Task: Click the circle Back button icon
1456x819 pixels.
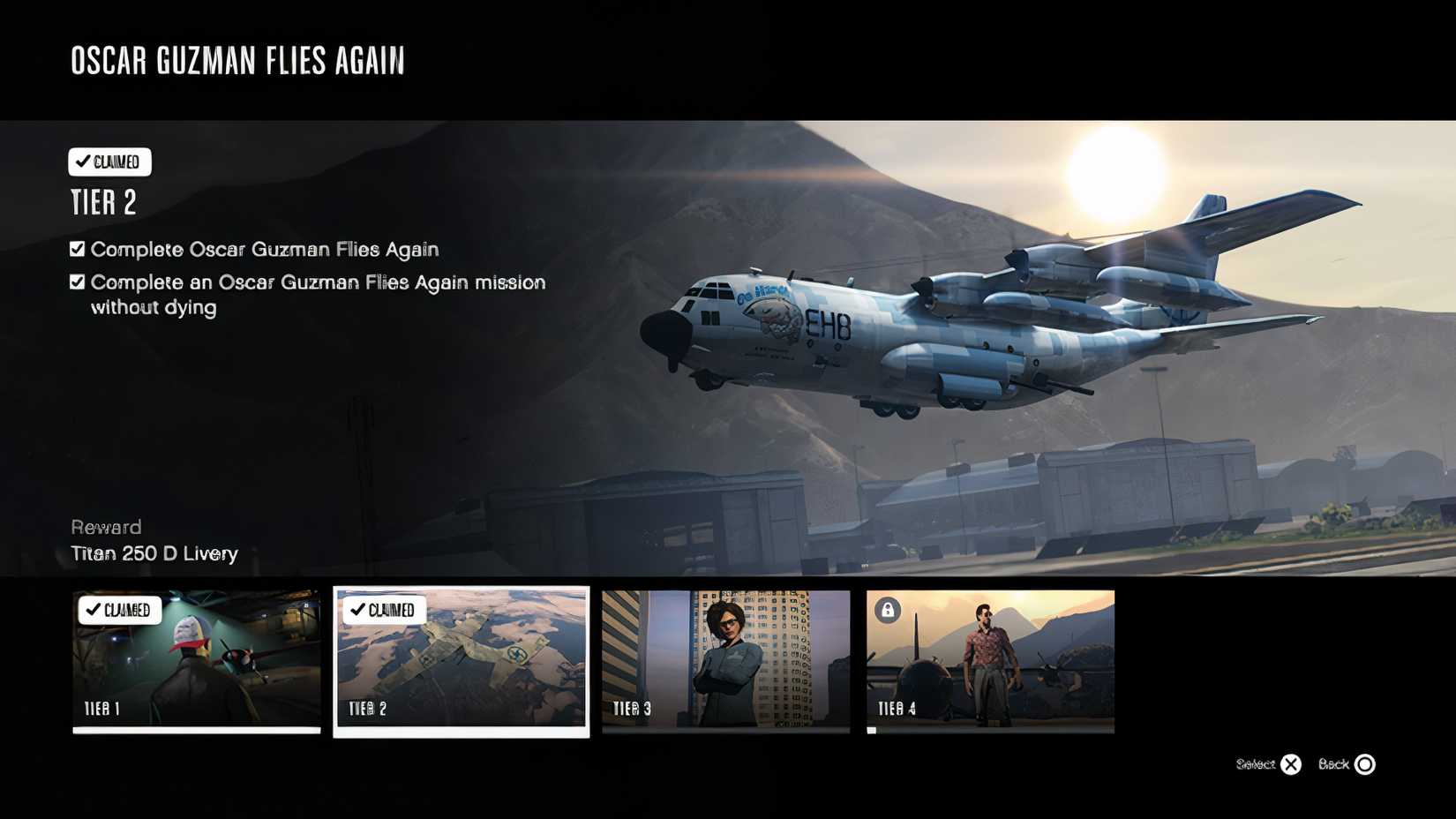Action: tap(1364, 764)
